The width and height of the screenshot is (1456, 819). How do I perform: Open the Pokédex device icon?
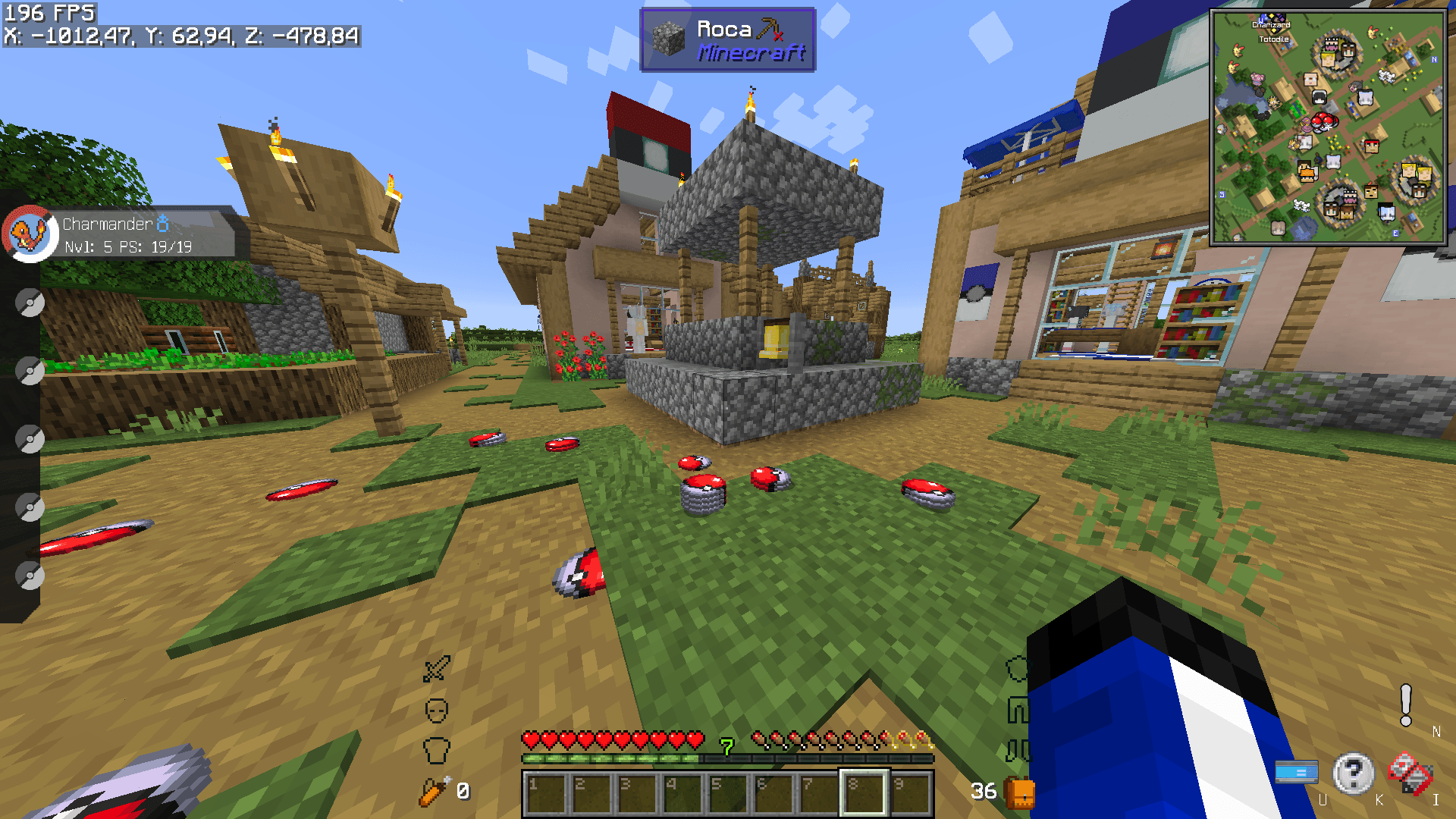point(1410,772)
